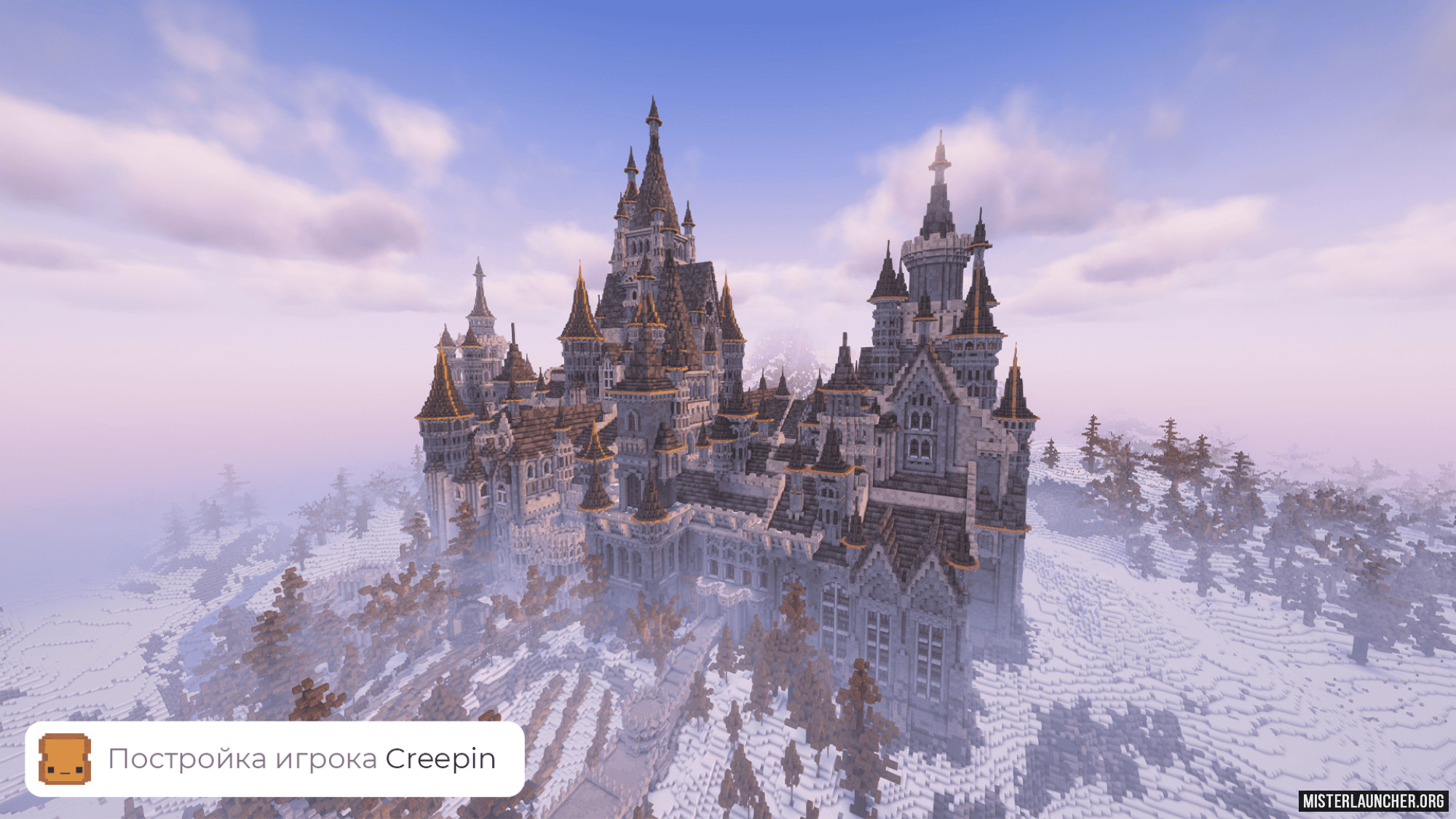Open the MISTERLAUNCHER.ORG watermark link
This screenshot has height=819, width=1456.
click(x=1373, y=801)
